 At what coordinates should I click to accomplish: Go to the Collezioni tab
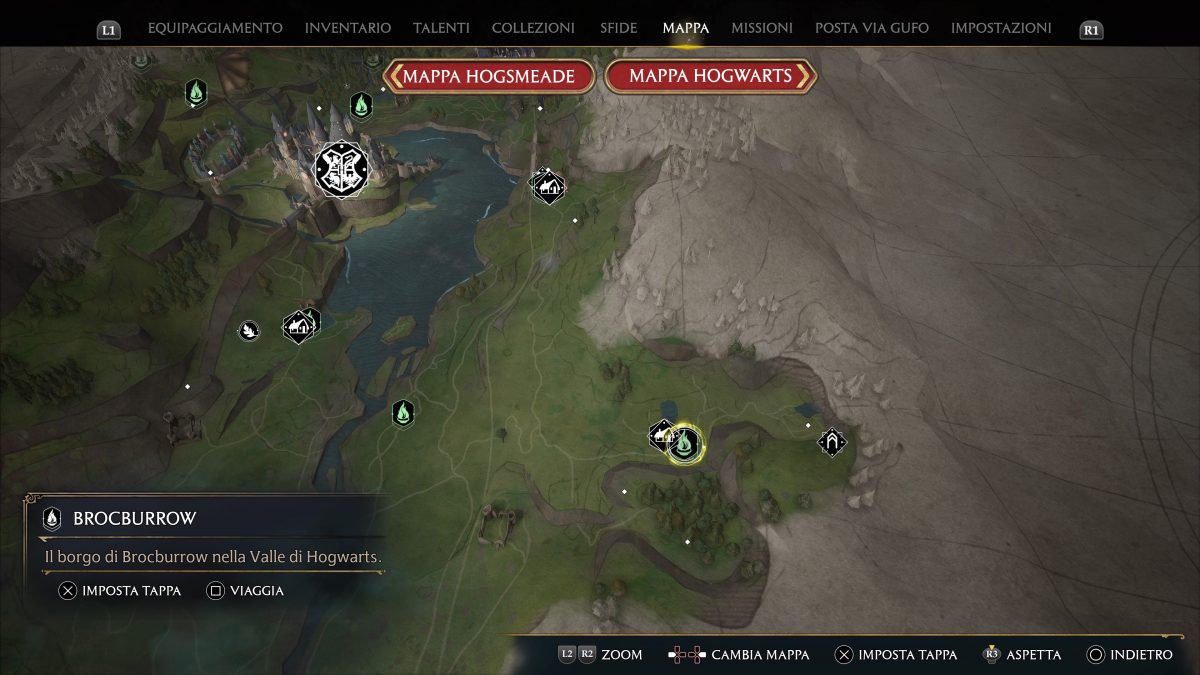(533, 28)
